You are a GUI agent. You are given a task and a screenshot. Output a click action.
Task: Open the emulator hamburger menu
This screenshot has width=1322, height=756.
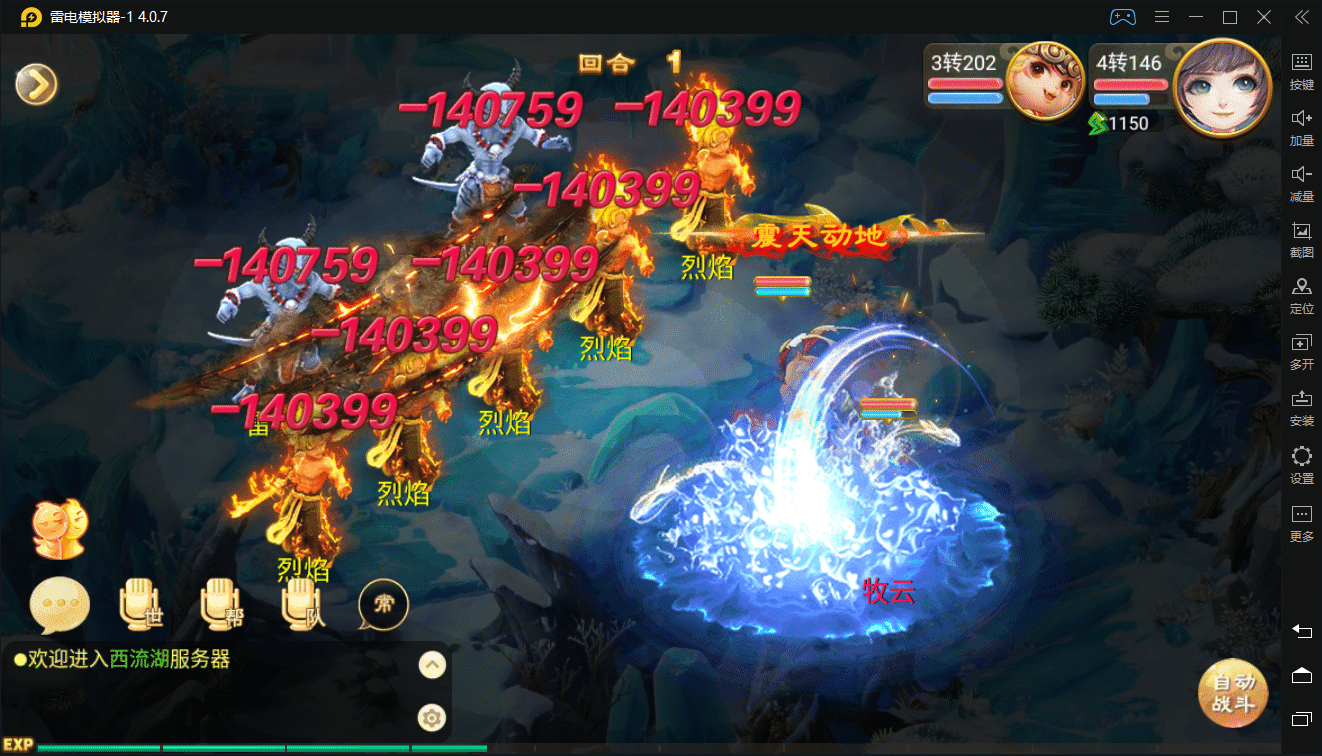point(1160,16)
